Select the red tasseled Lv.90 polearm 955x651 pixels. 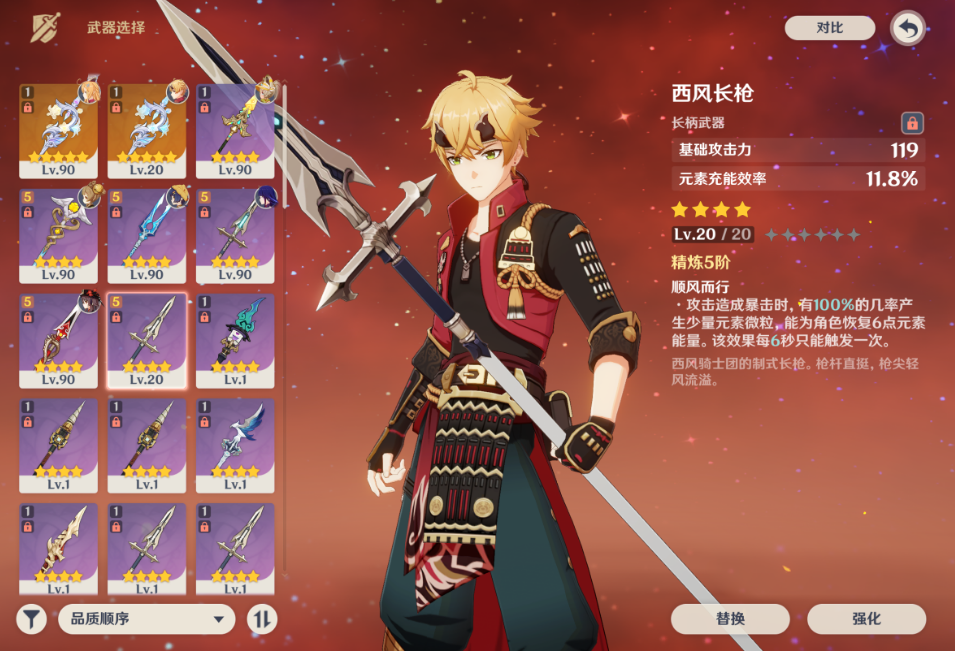[59, 340]
